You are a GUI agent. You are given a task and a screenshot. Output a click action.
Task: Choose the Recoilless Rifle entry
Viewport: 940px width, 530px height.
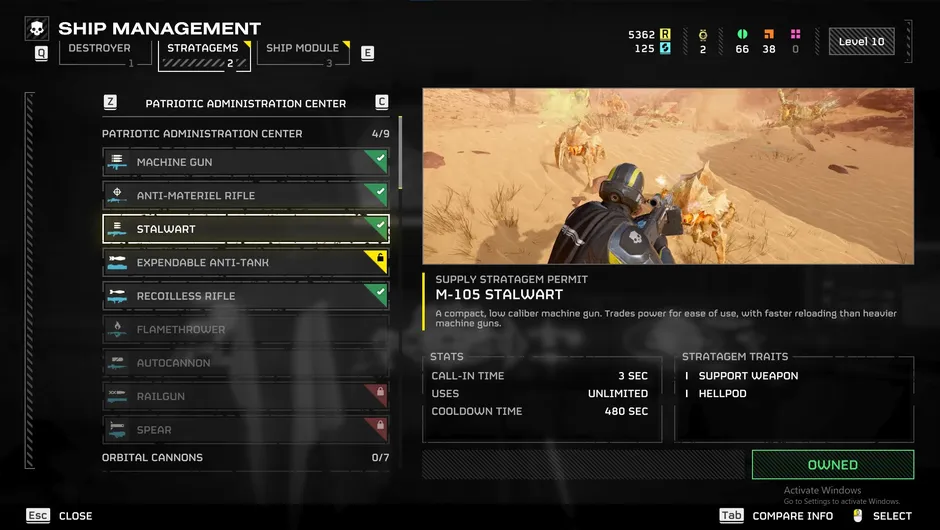point(245,296)
